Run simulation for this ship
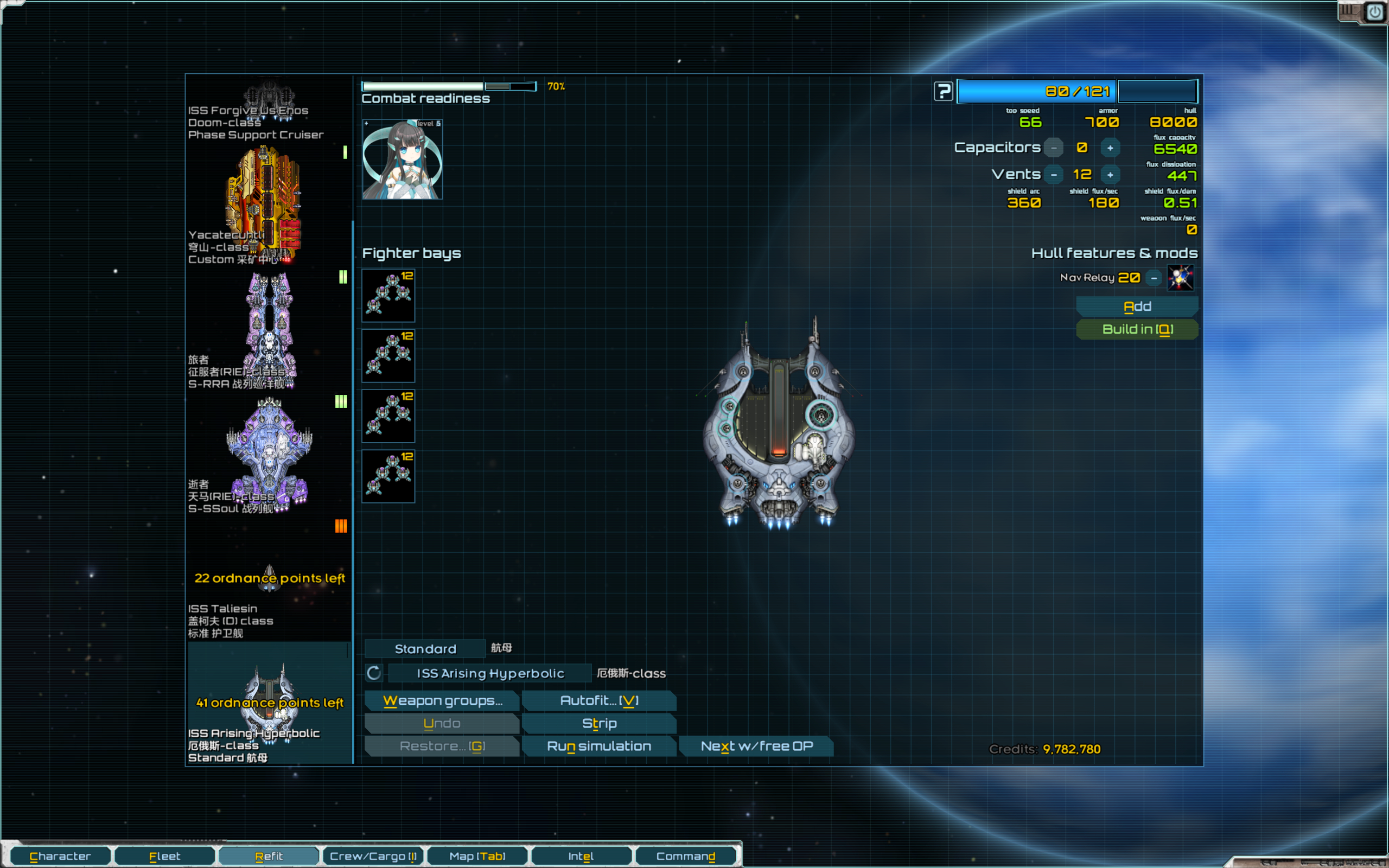Viewport: 1389px width, 868px height. coord(598,746)
